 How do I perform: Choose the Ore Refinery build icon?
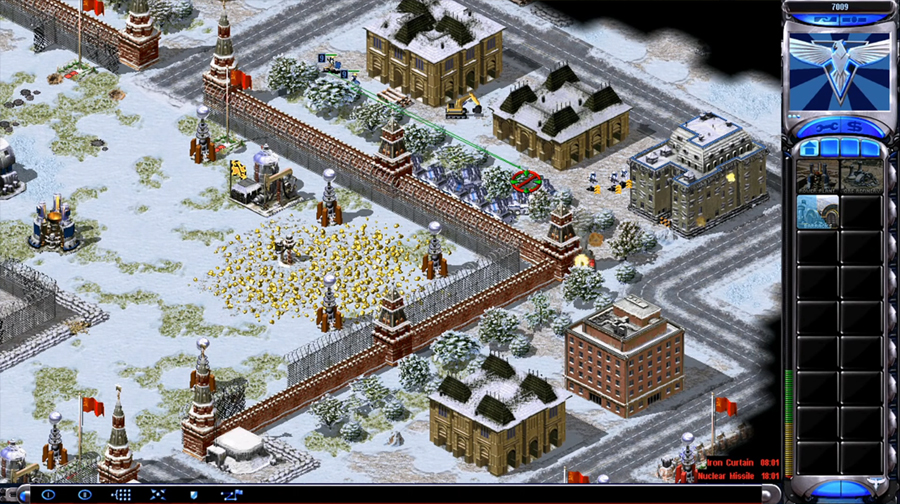coord(861,176)
